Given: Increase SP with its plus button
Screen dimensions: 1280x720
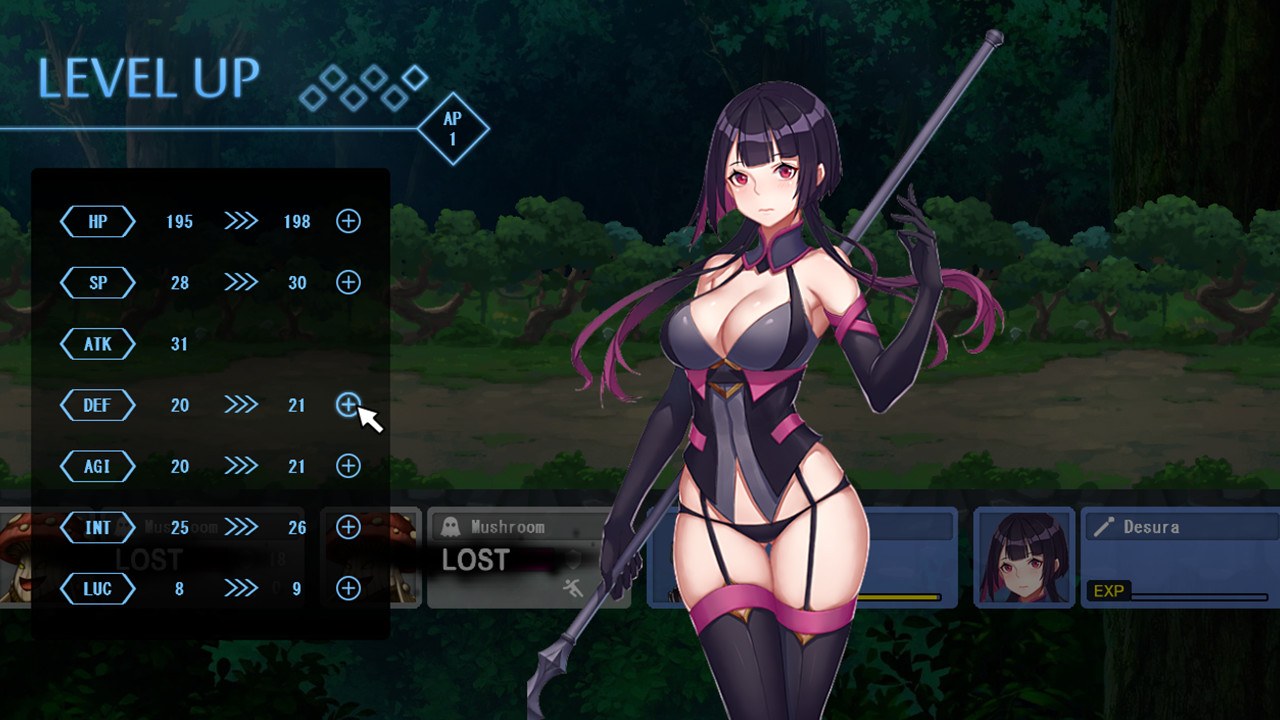Looking at the screenshot, I should click(x=347, y=283).
